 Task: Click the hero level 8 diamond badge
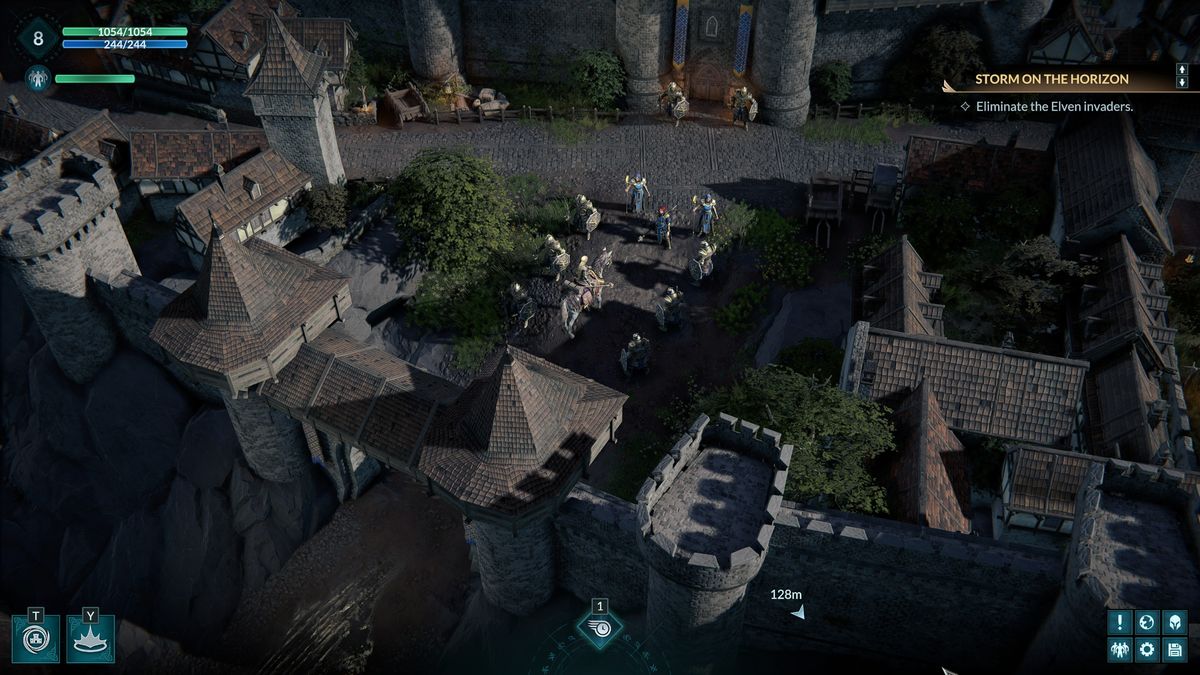click(38, 39)
